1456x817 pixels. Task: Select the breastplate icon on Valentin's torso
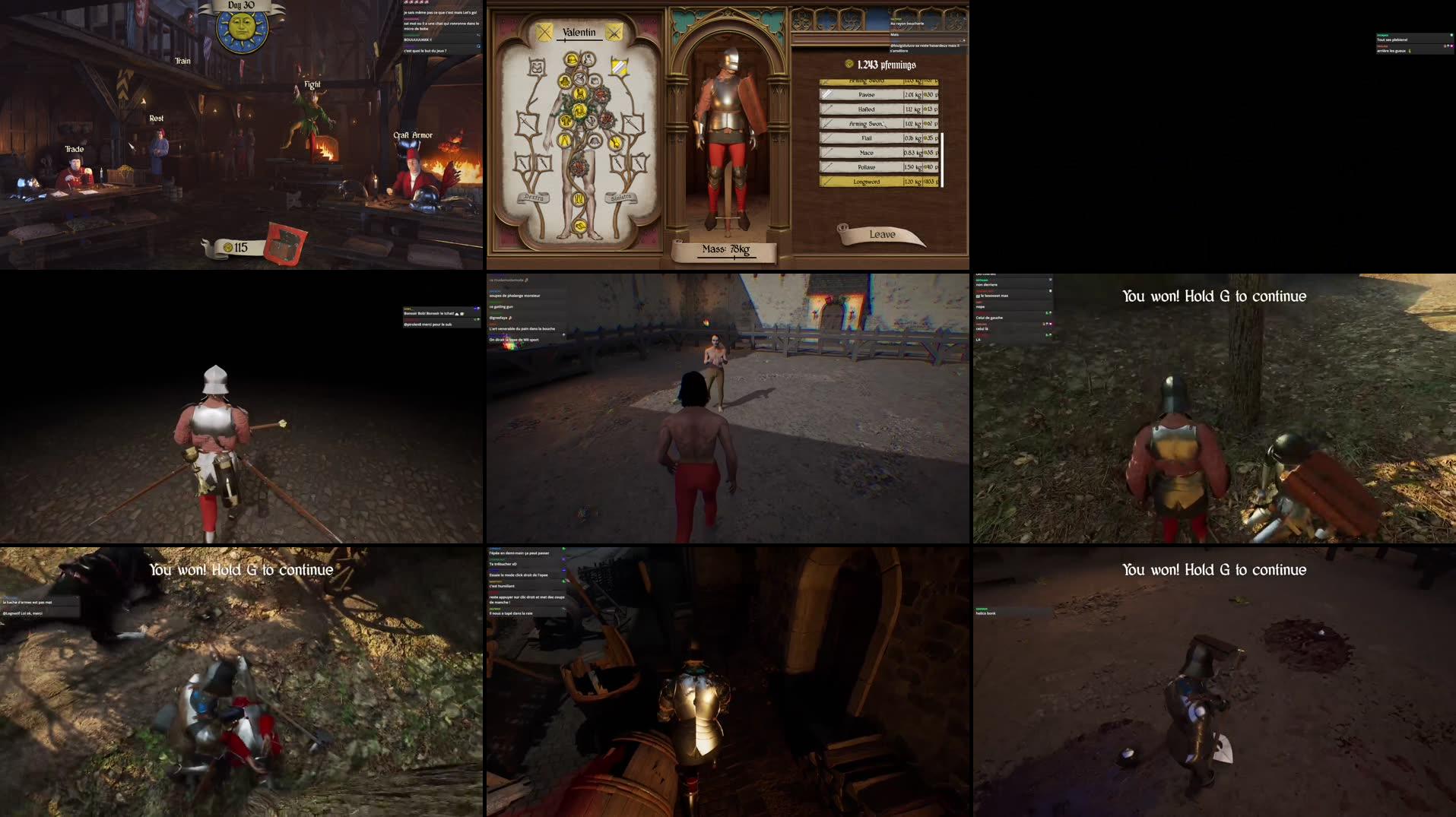(579, 109)
